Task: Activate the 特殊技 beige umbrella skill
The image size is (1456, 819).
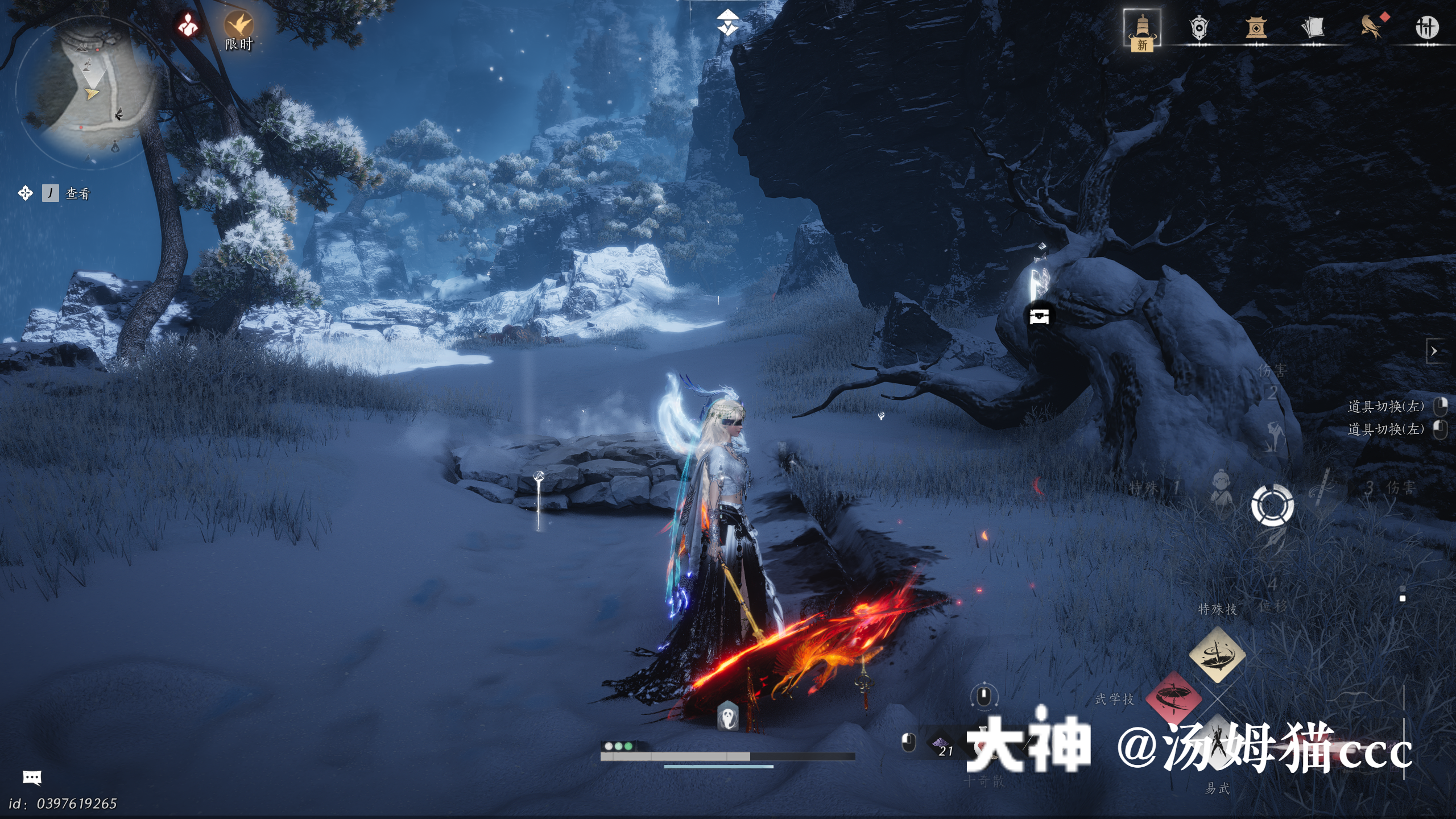Action: (1217, 655)
